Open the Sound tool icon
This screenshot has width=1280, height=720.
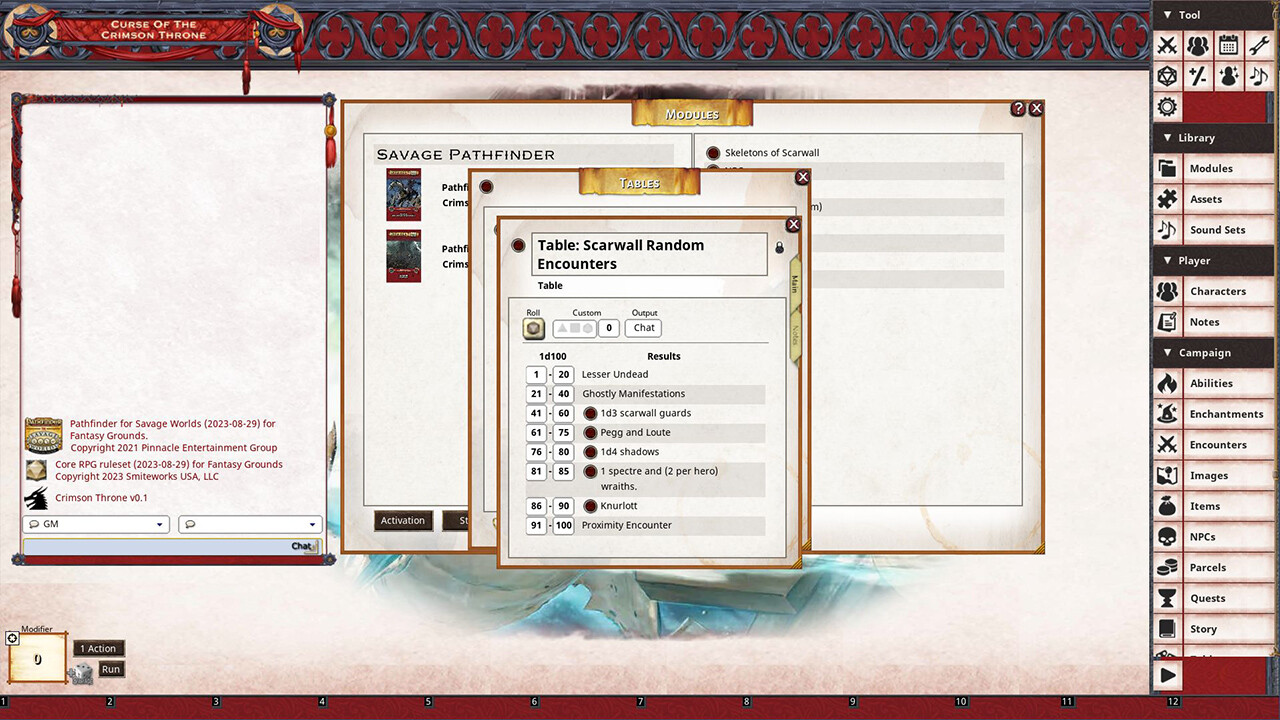click(x=1257, y=76)
